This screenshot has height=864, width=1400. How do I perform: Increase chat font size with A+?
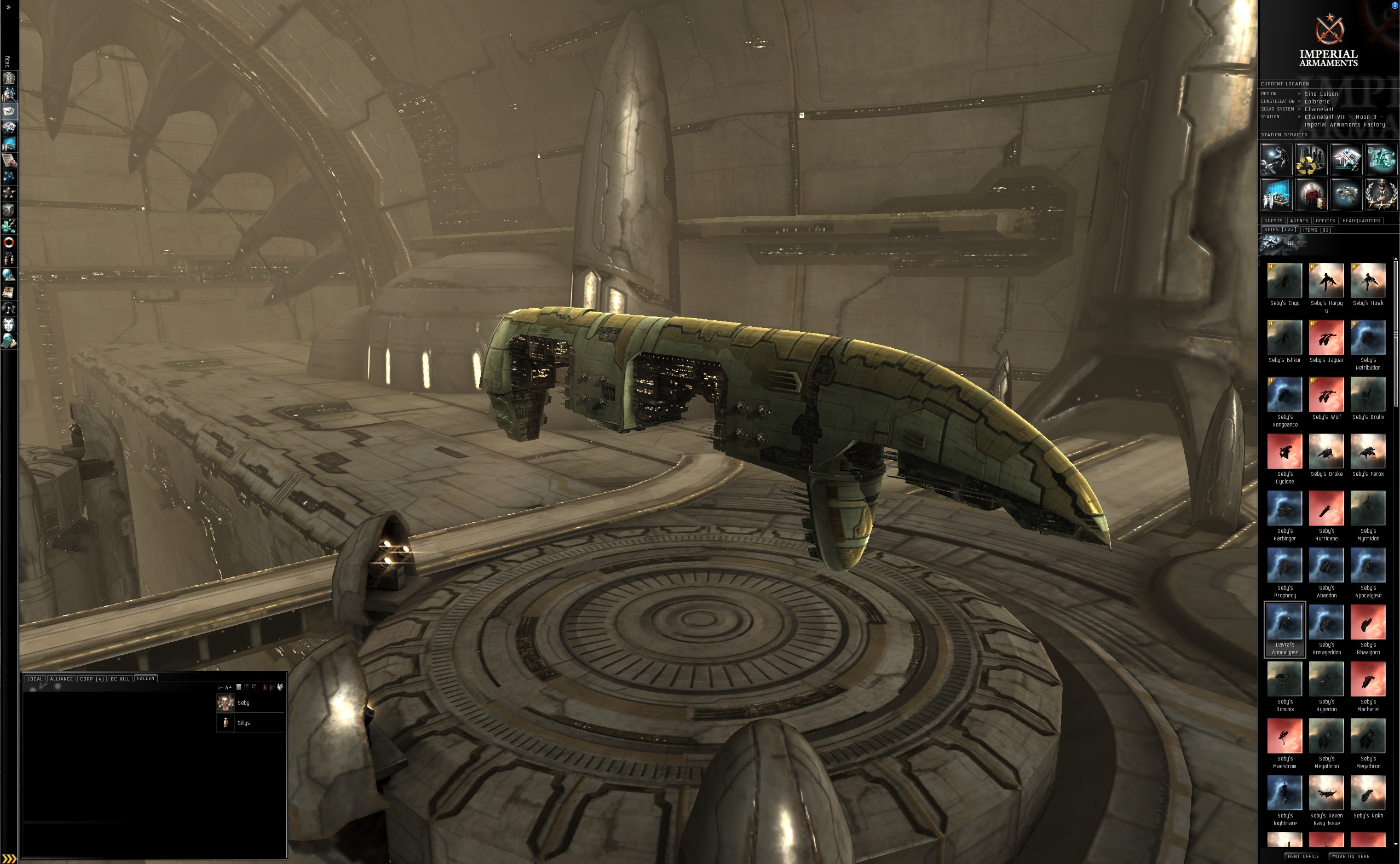228,688
